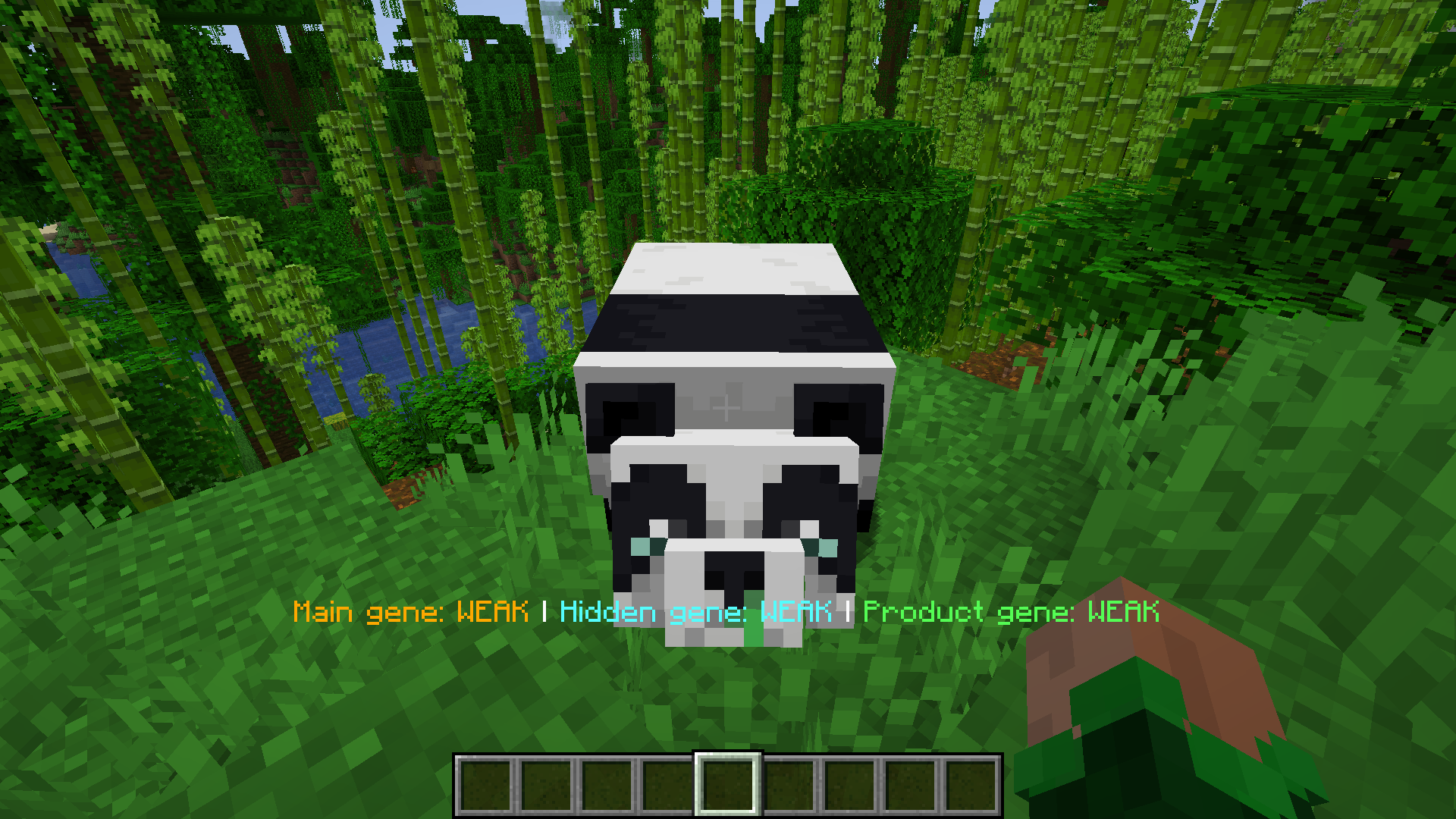Click the crosshair at screen center

(728, 409)
